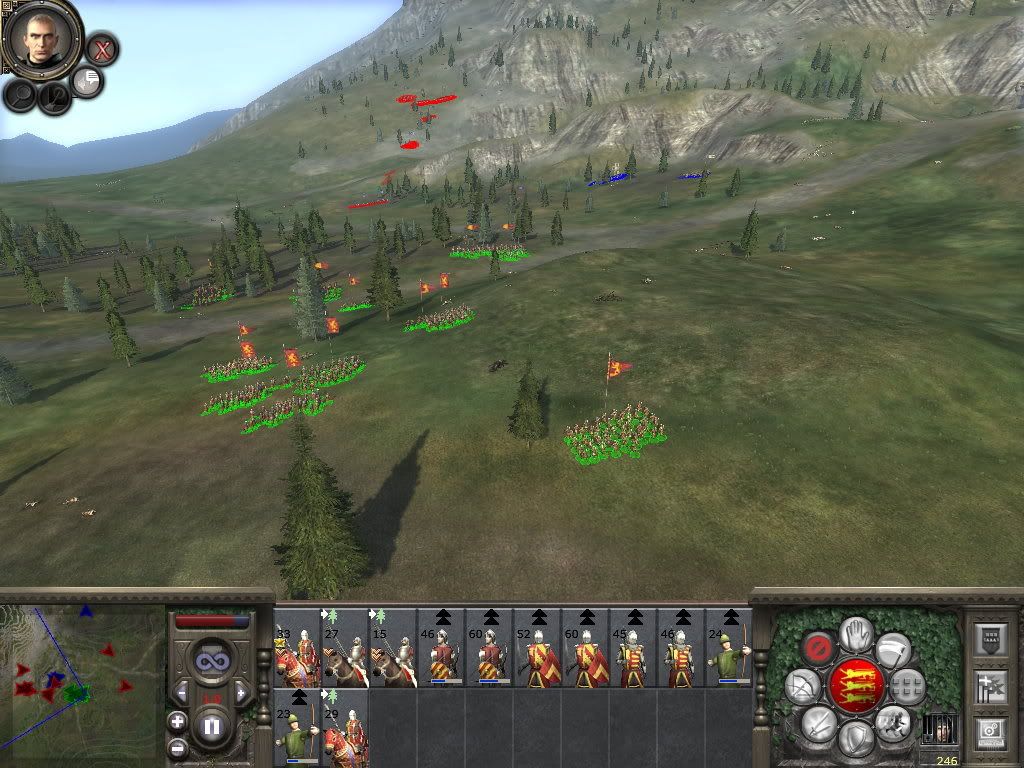The image size is (1024, 768).
Task: Increase the battle speed with the plus arrow
Action: (x=241, y=691)
